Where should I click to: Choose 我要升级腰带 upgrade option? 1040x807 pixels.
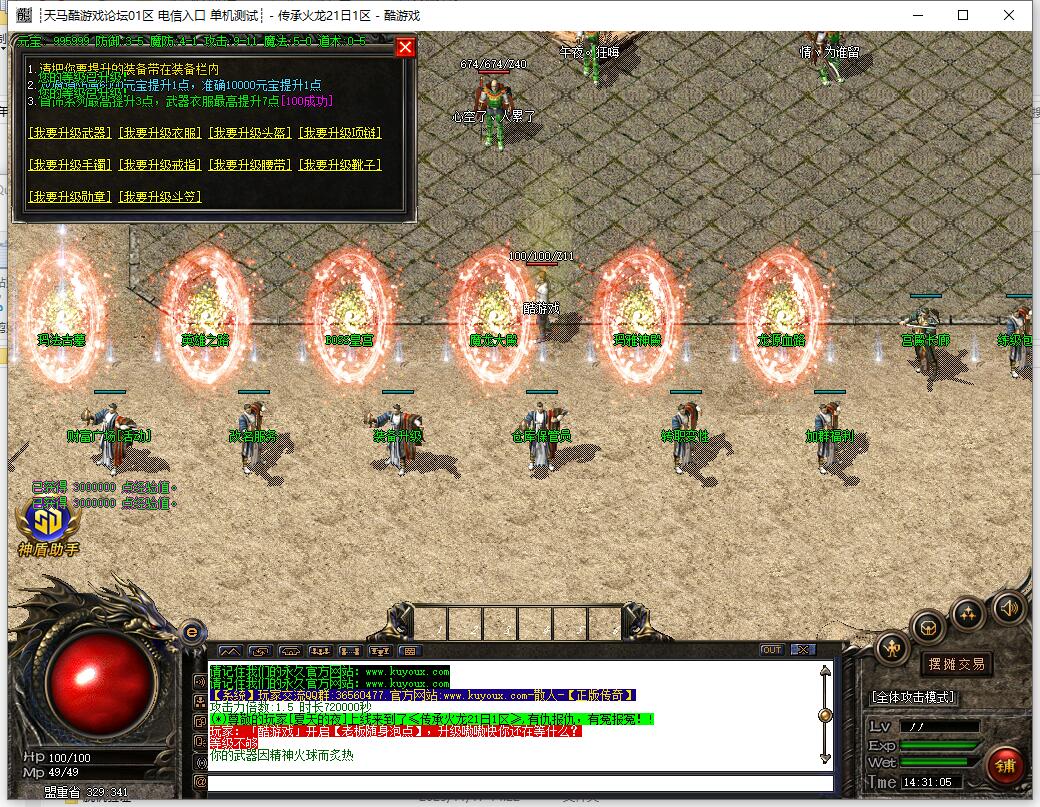(x=250, y=165)
